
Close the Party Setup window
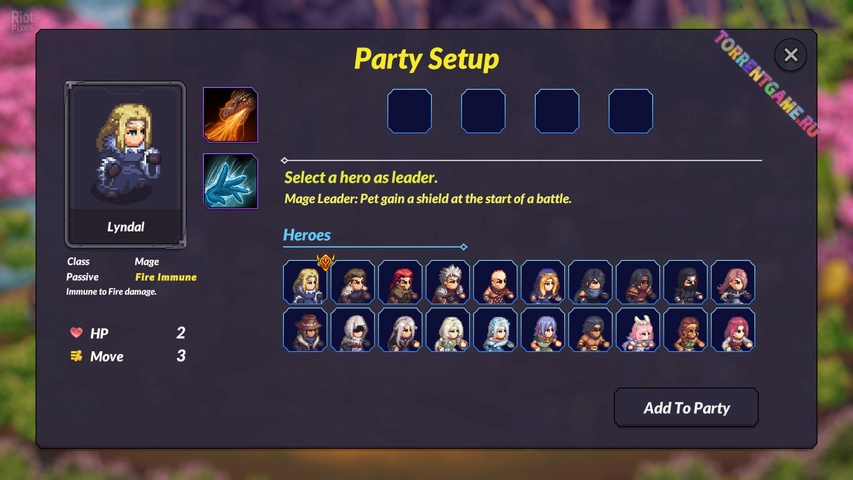coord(790,55)
